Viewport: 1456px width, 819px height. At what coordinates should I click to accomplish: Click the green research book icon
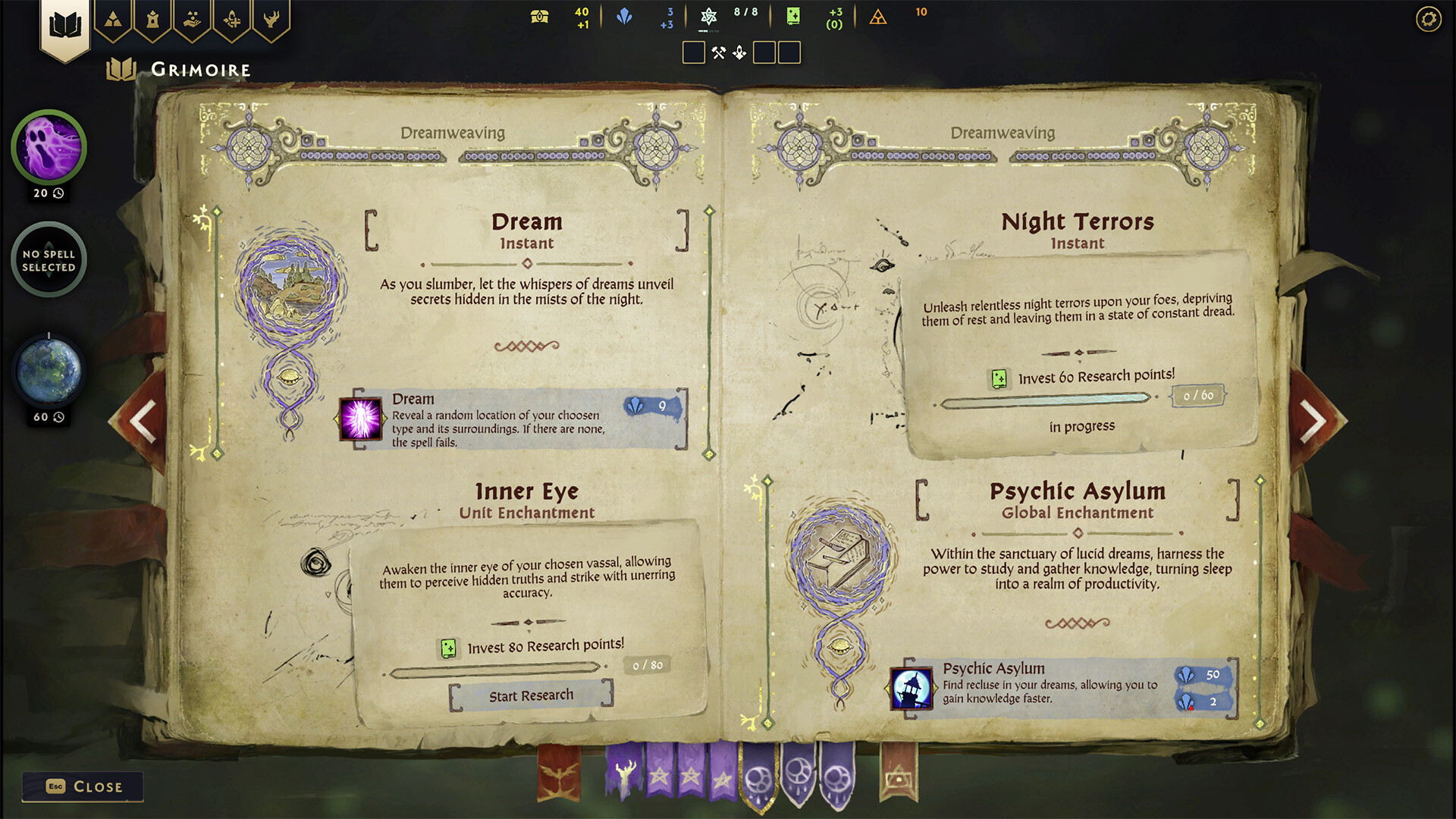pyautogui.click(x=792, y=15)
